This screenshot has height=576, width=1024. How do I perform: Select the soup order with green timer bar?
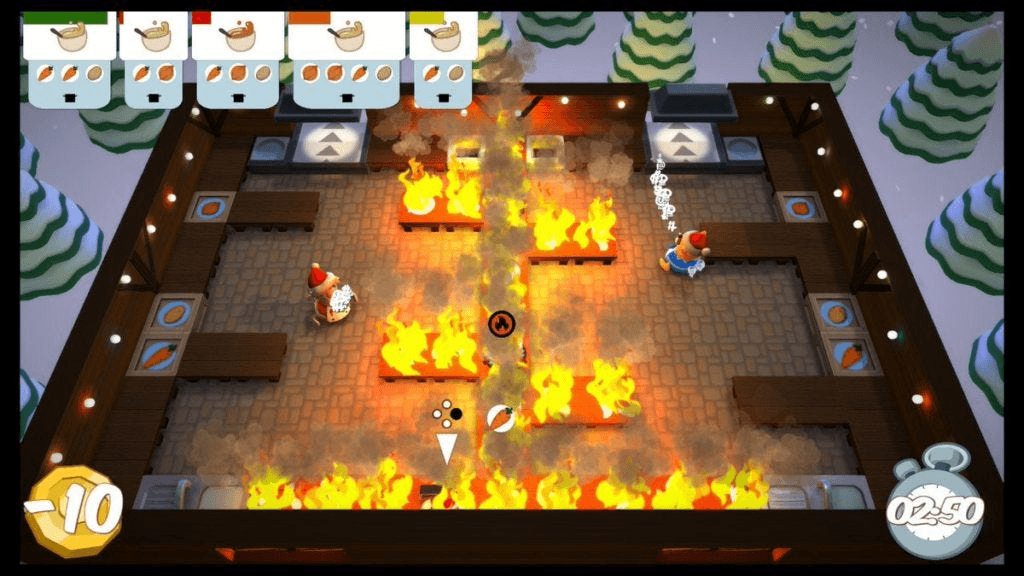click(68, 57)
